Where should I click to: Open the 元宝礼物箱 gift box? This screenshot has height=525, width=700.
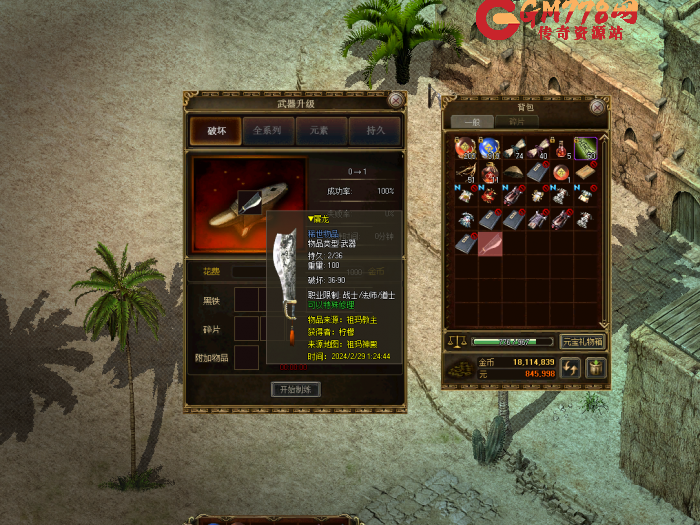pos(583,341)
